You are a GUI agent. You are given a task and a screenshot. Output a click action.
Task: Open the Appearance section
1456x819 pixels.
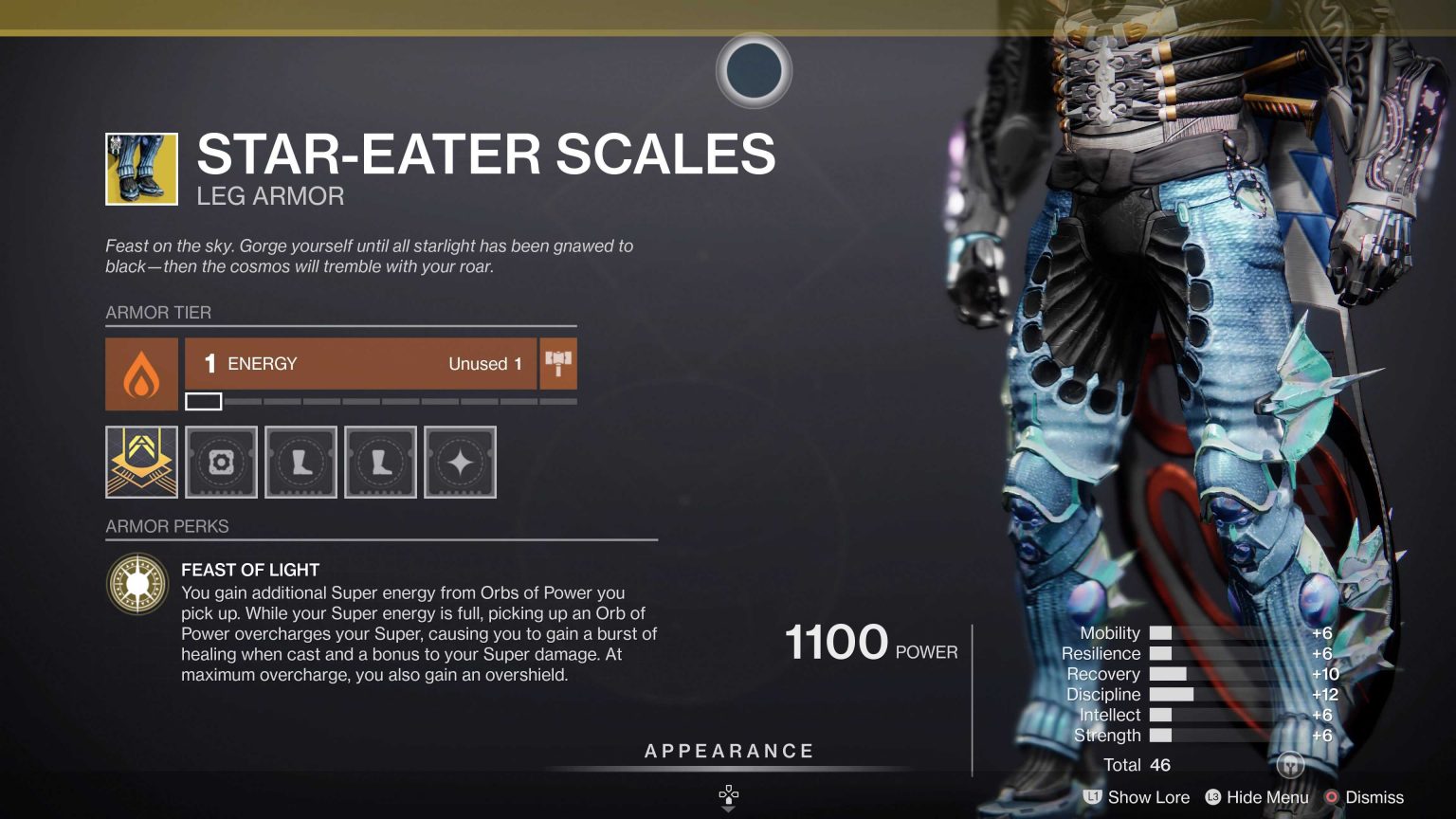click(x=728, y=750)
